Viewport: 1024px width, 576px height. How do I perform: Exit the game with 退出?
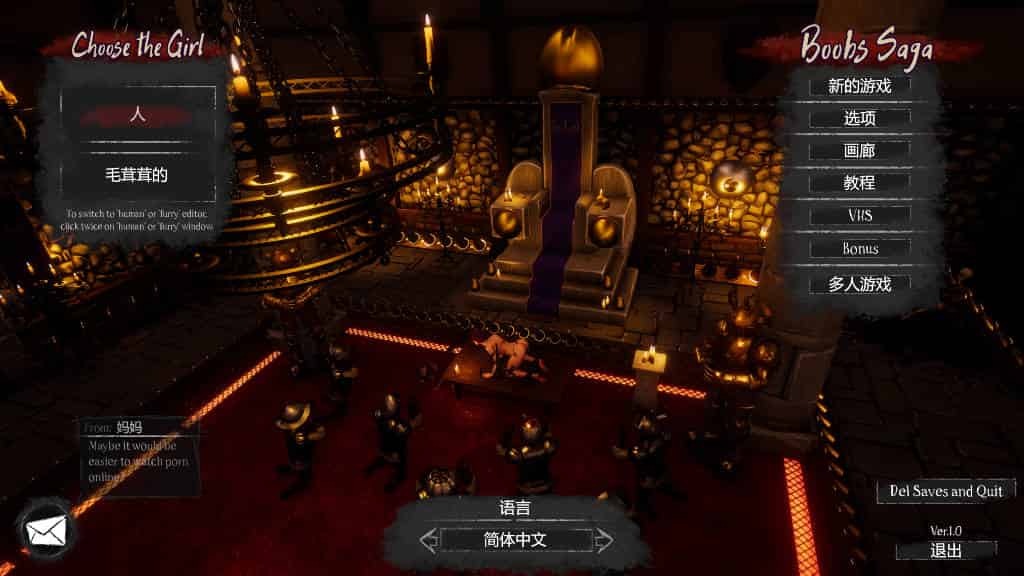(946, 550)
